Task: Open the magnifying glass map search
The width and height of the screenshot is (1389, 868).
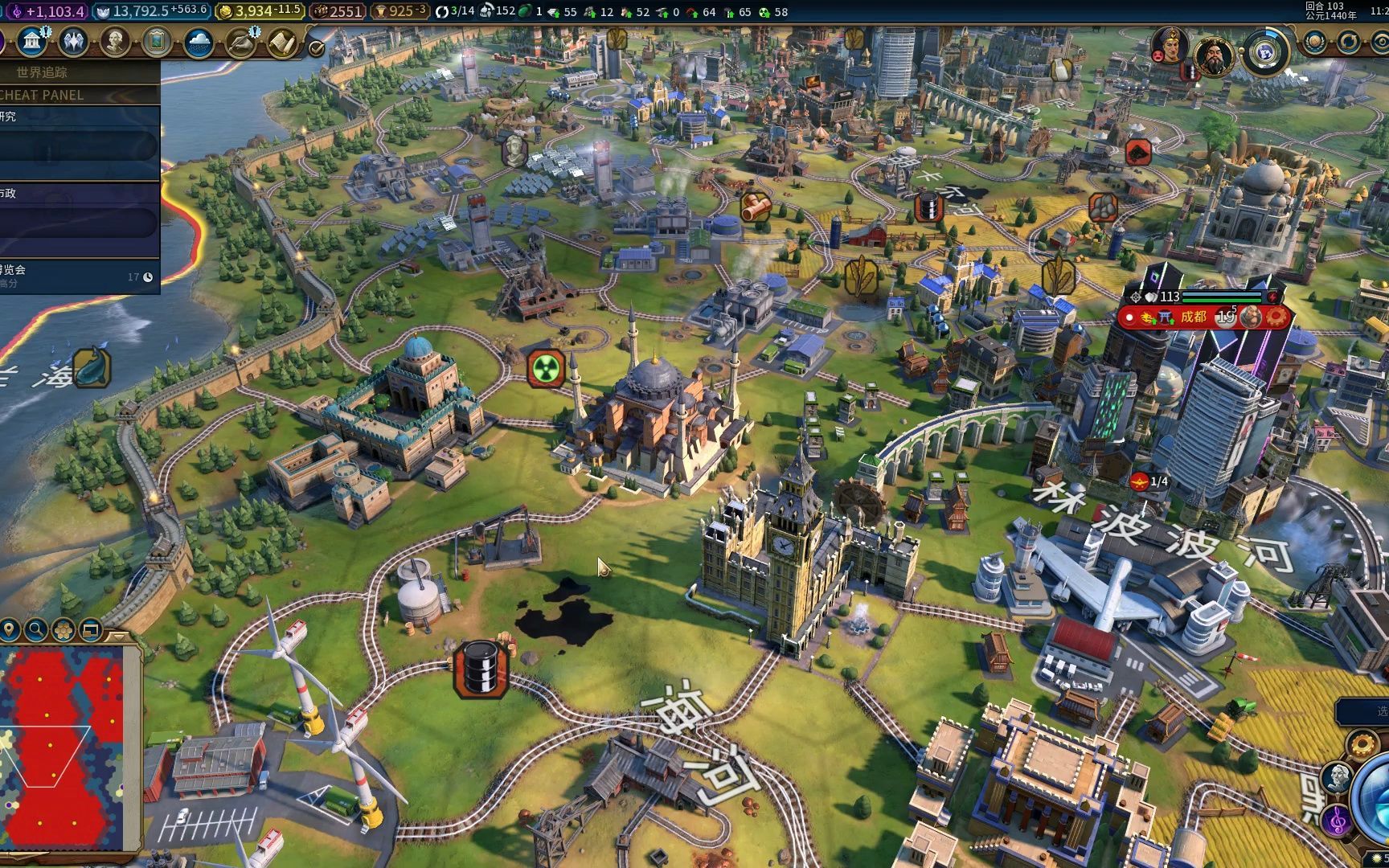Action: pyautogui.click(x=36, y=629)
